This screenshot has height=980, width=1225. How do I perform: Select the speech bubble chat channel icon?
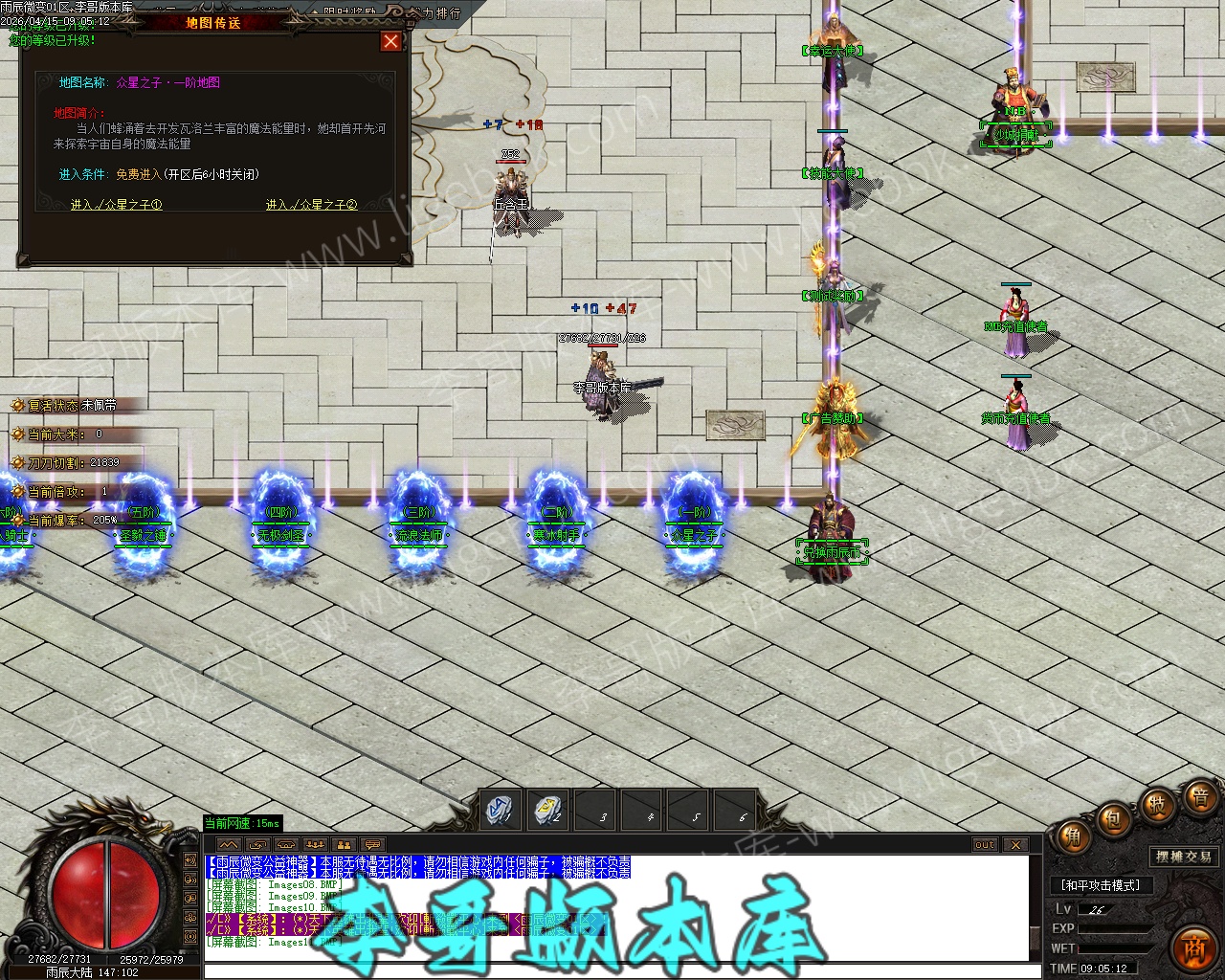pos(372,845)
